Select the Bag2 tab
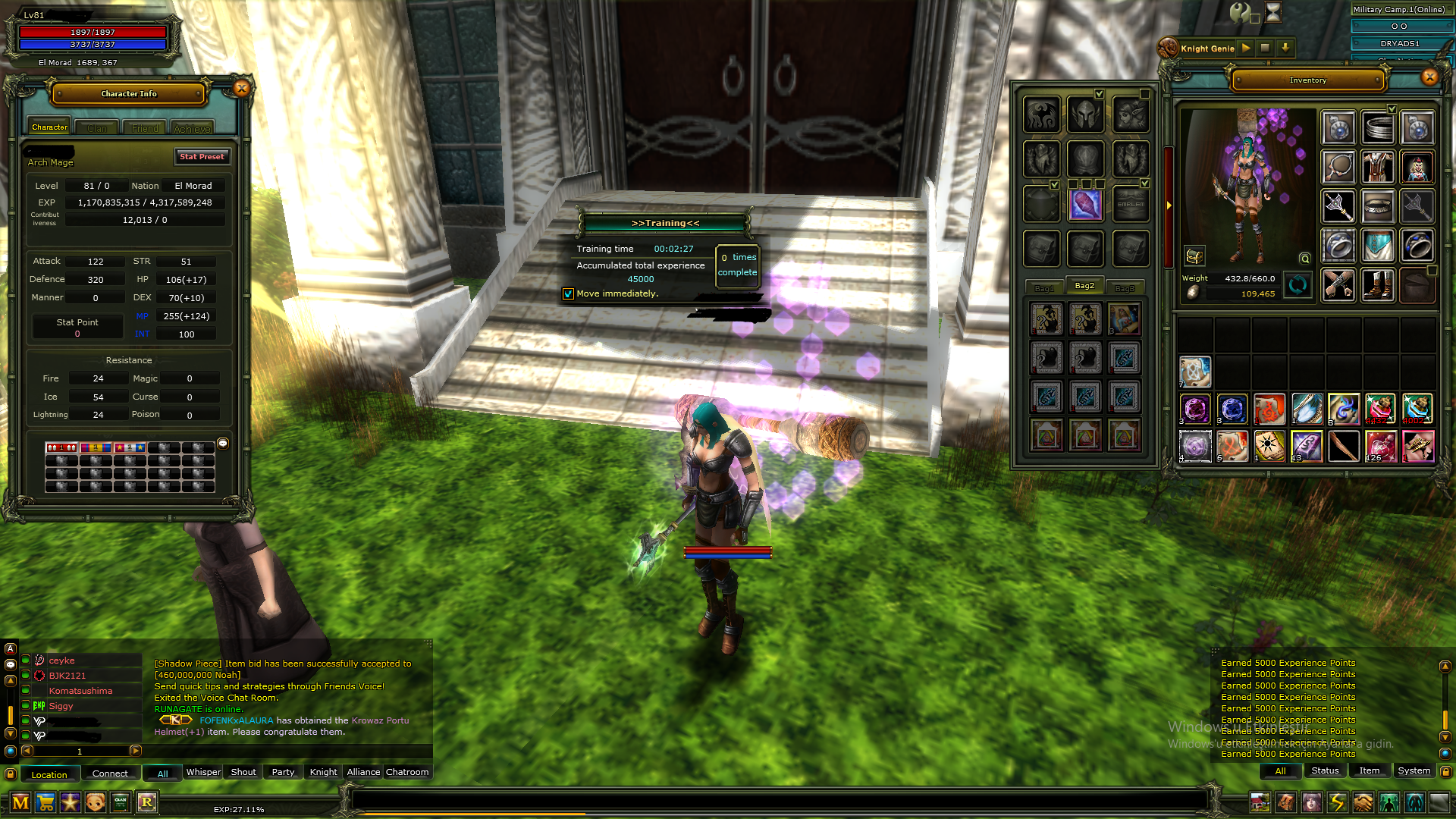Screen dimensions: 1456x819 [x=1084, y=286]
